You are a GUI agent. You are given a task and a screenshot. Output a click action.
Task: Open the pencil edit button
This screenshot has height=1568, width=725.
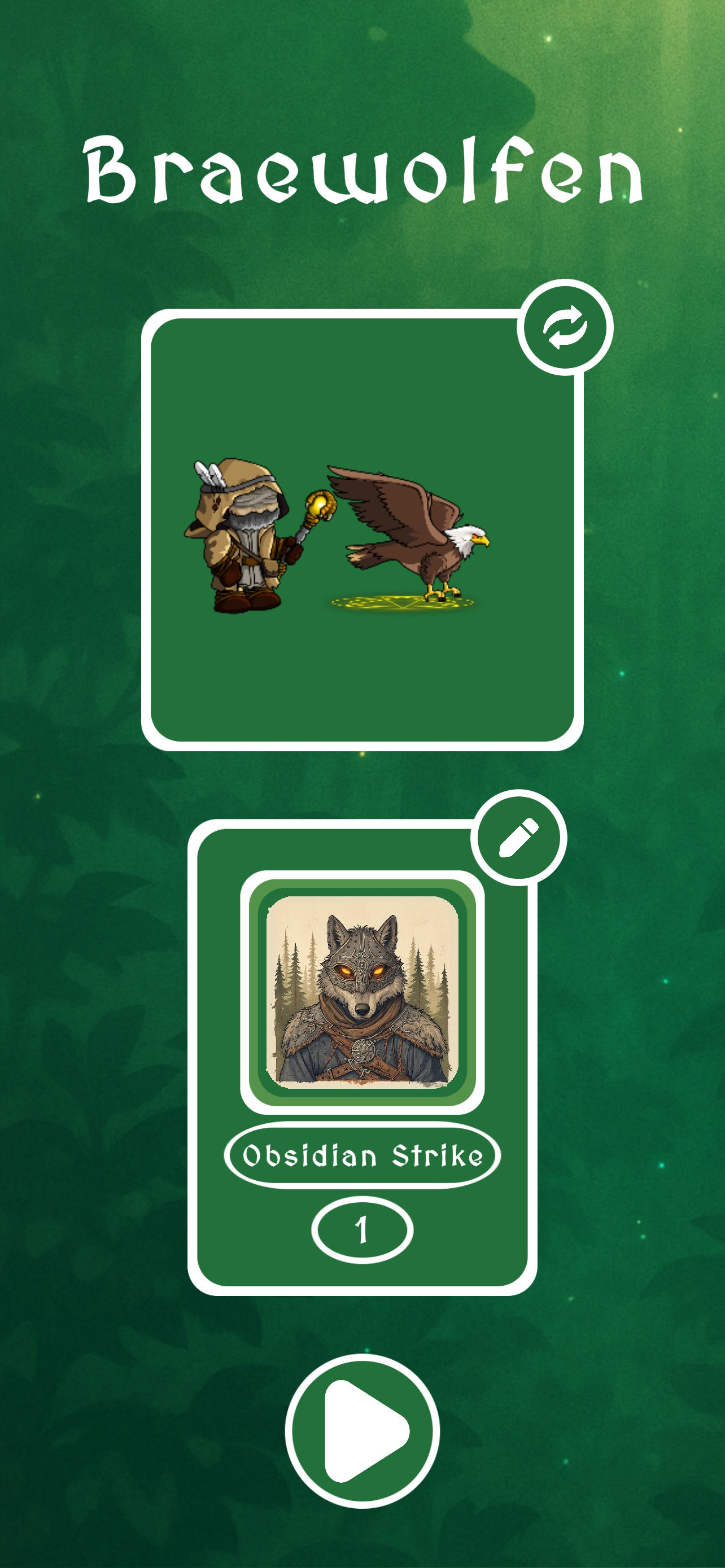519,838
